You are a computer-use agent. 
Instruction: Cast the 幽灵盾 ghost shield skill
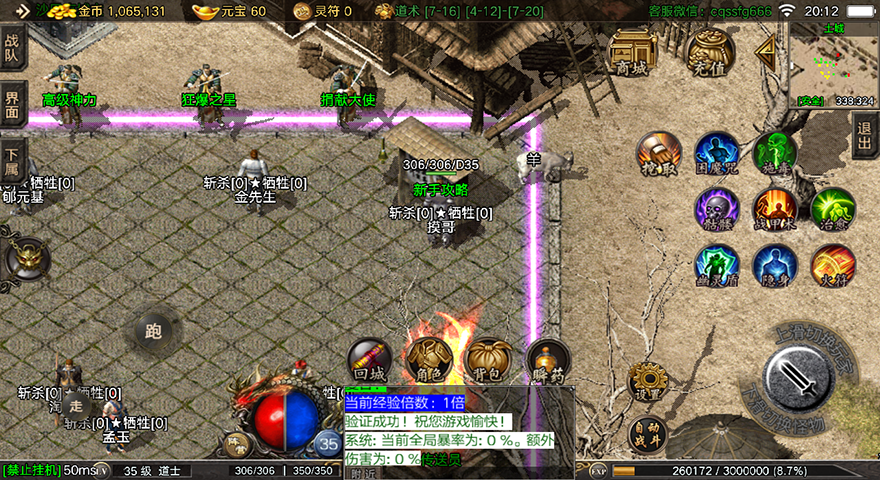click(x=716, y=265)
